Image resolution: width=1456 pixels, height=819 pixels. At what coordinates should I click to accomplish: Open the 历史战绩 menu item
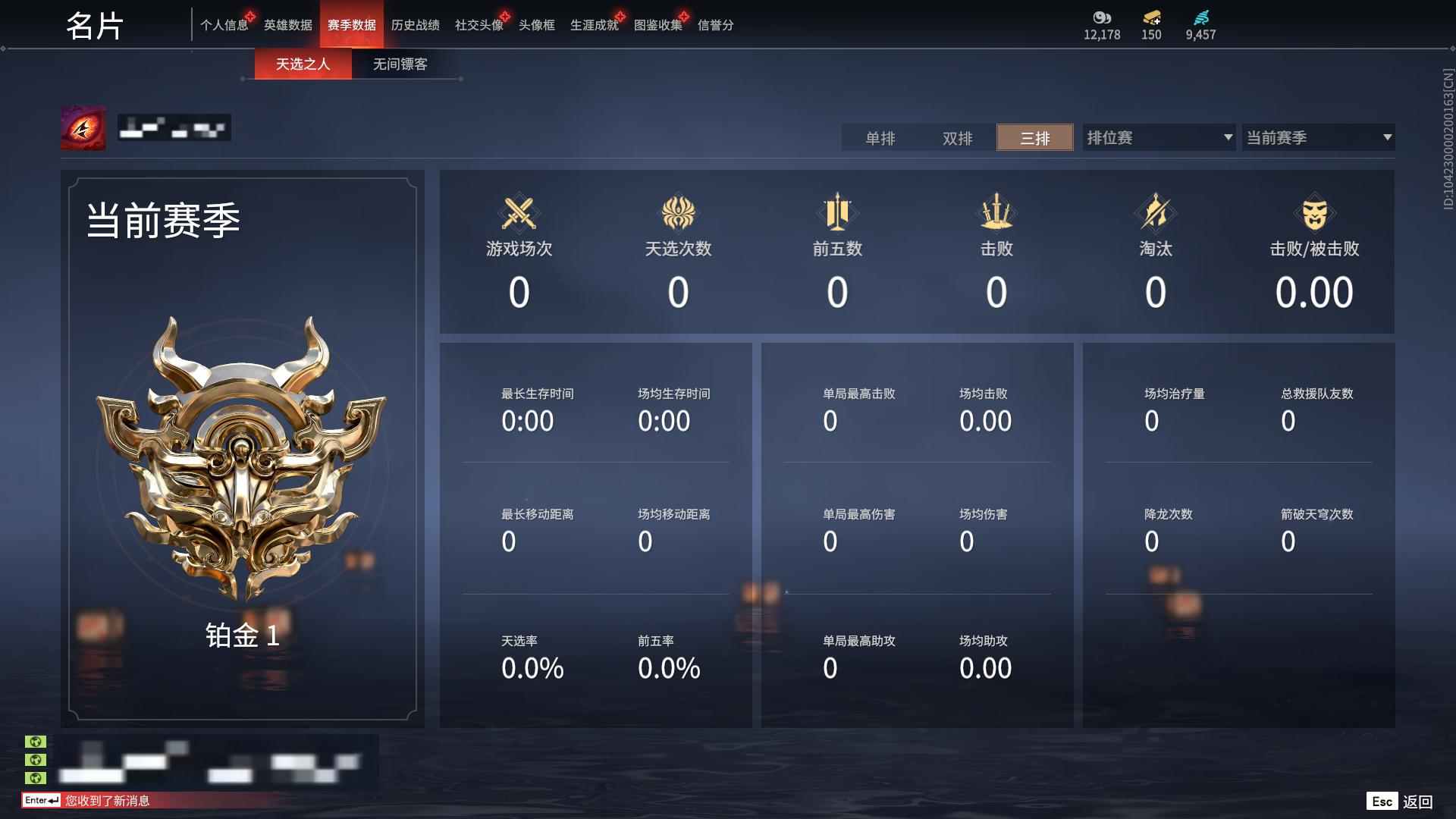click(x=414, y=24)
